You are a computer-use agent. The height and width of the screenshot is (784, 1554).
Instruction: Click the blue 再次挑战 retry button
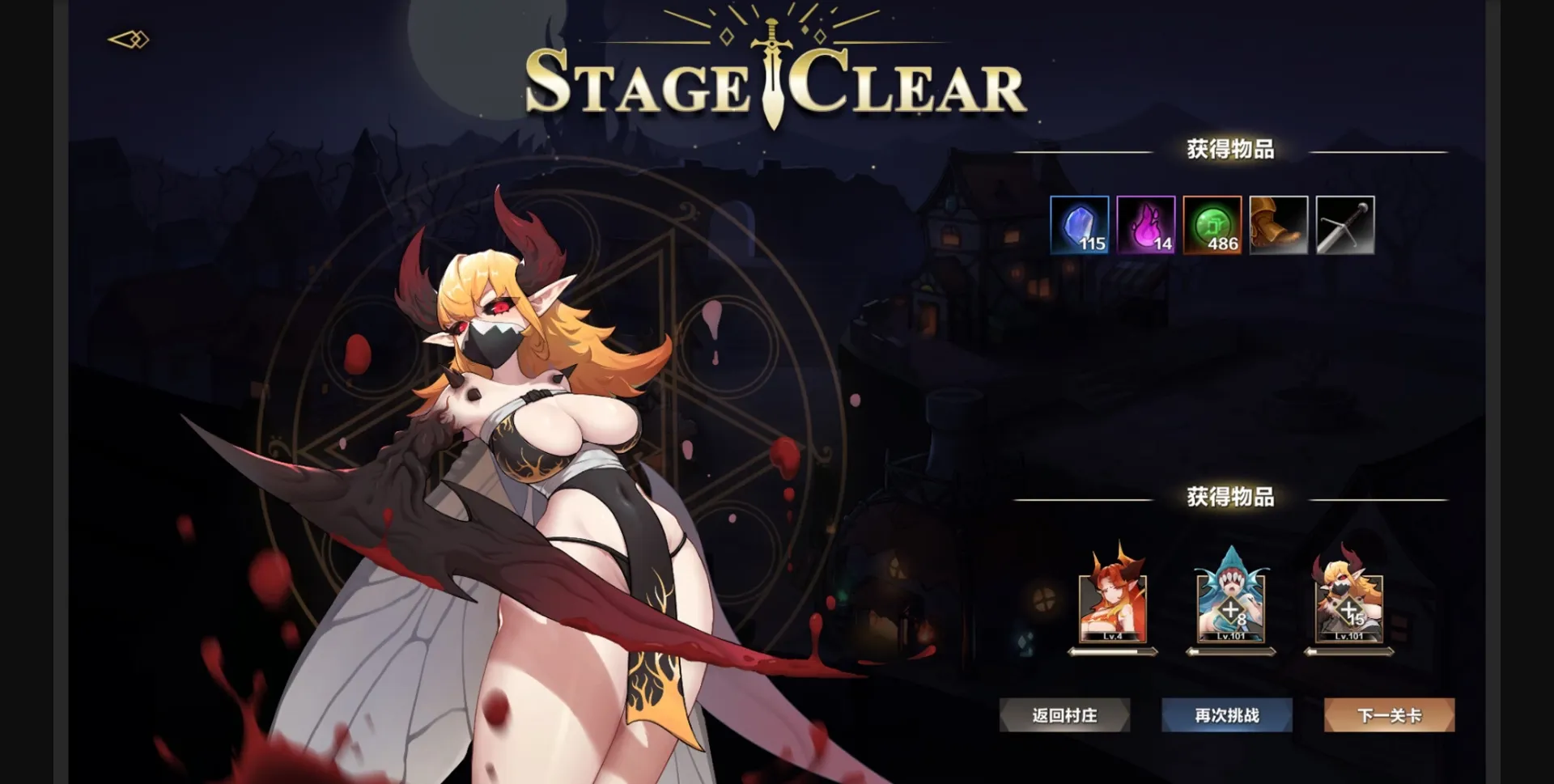1226,714
